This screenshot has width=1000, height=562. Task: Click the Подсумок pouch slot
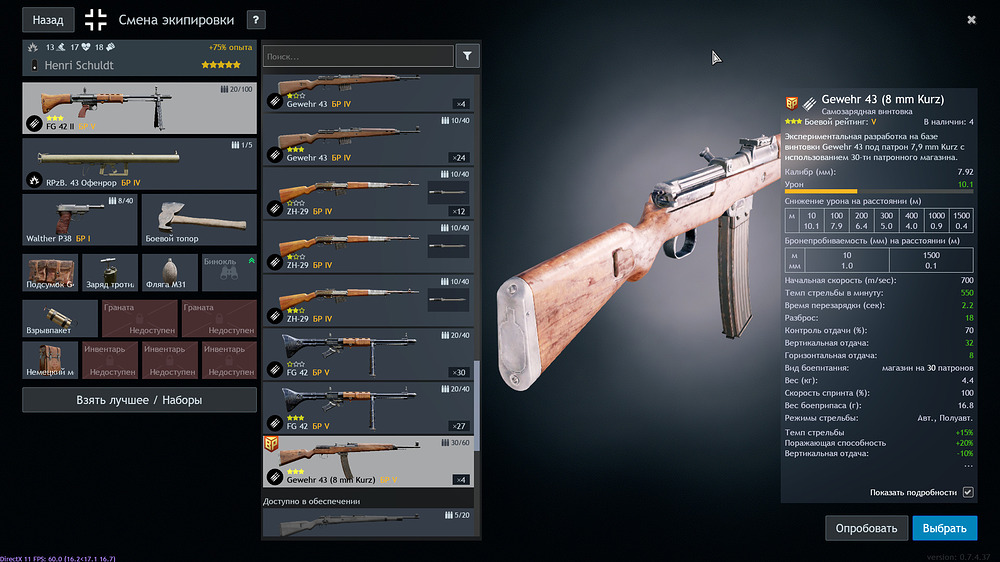(50, 273)
